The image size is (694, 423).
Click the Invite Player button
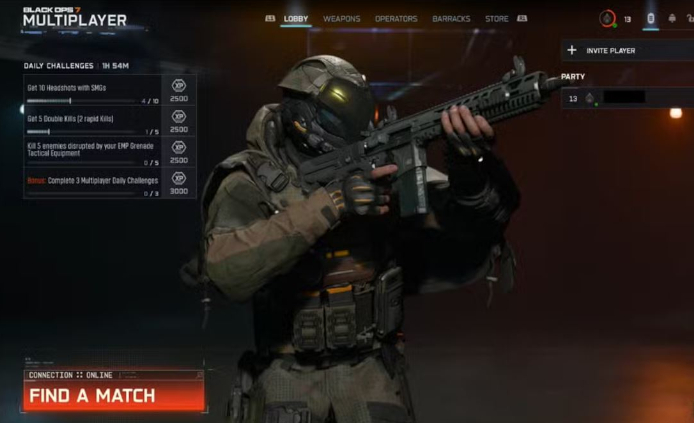pos(626,50)
